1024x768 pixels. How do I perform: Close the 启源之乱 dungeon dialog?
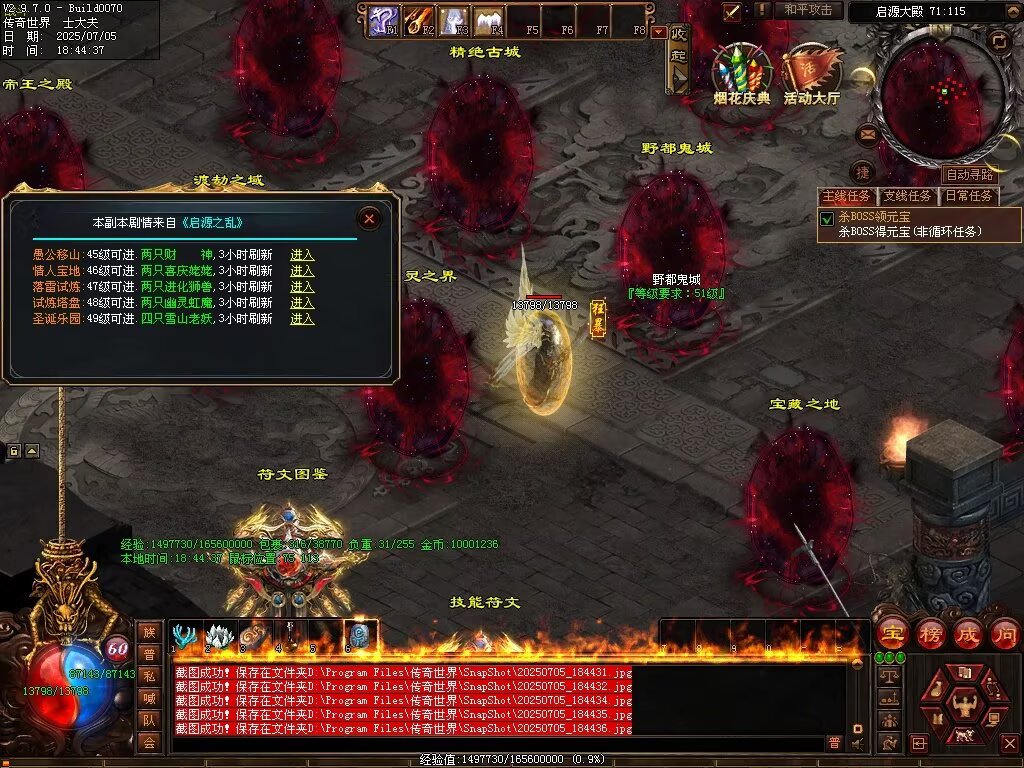point(369,218)
